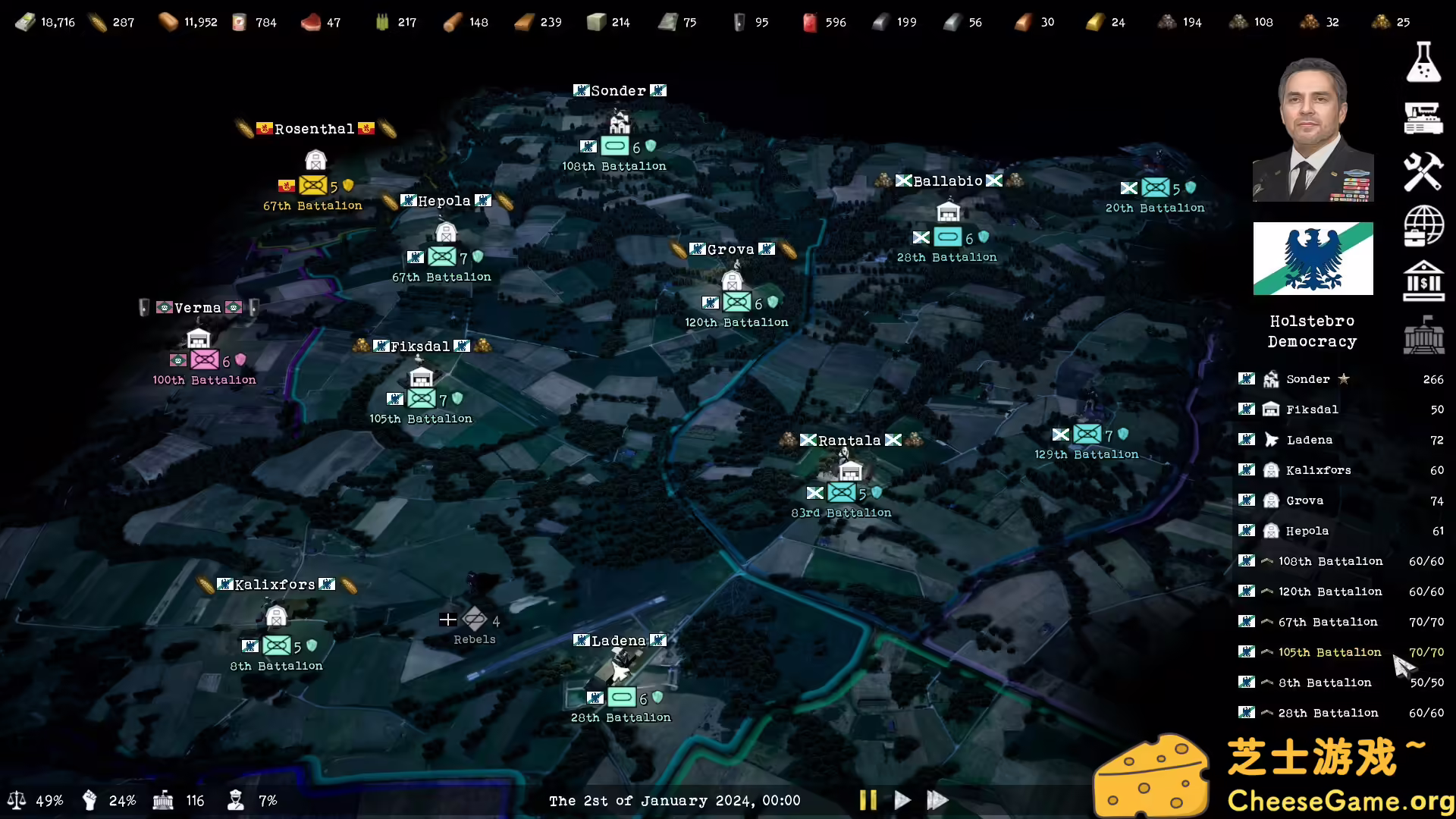Pause the game simulation
Viewport: 1456px width, 819px height.
[868, 800]
